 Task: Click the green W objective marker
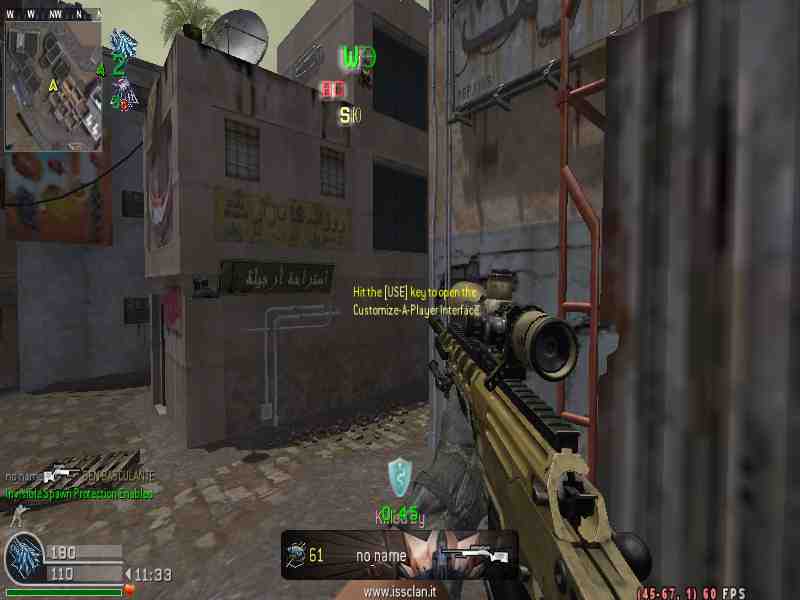click(351, 57)
